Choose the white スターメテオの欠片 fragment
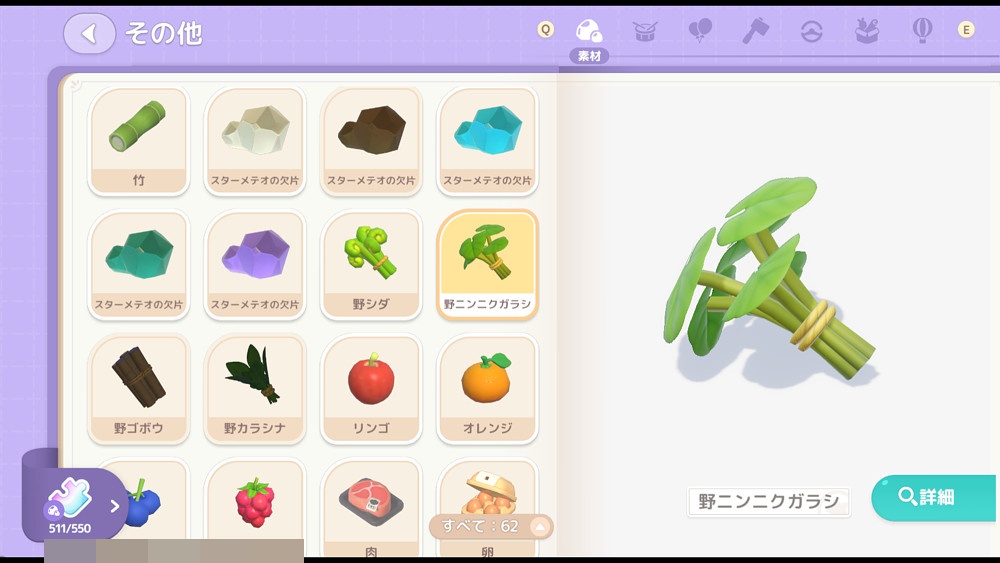 pyautogui.click(x=255, y=140)
